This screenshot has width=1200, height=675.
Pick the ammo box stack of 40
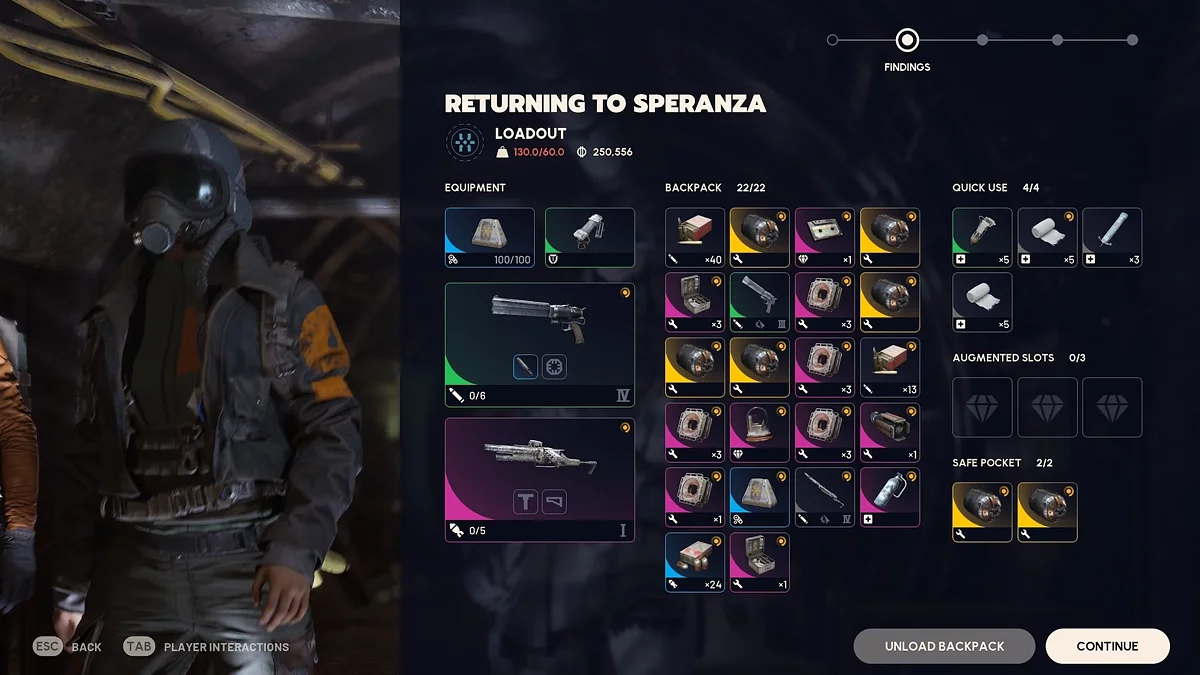pyautogui.click(x=695, y=237)
